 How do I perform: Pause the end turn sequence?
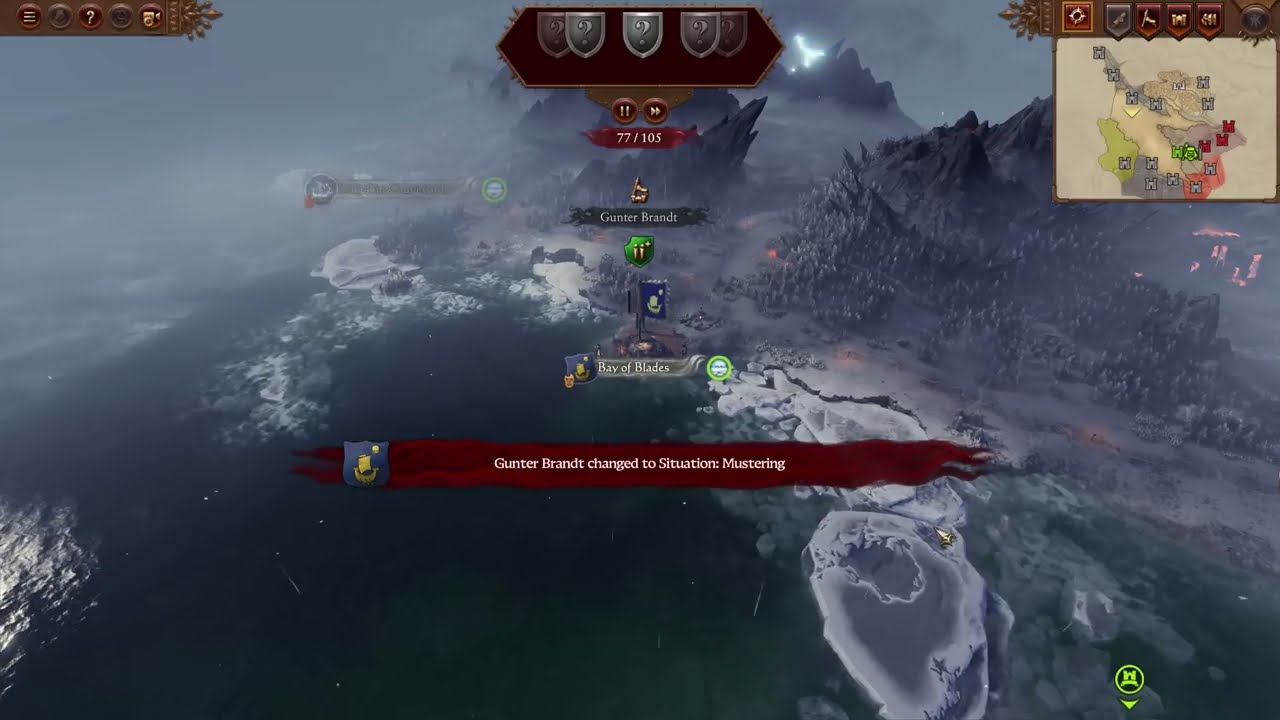pyautogui.click(x=624, y=110)
